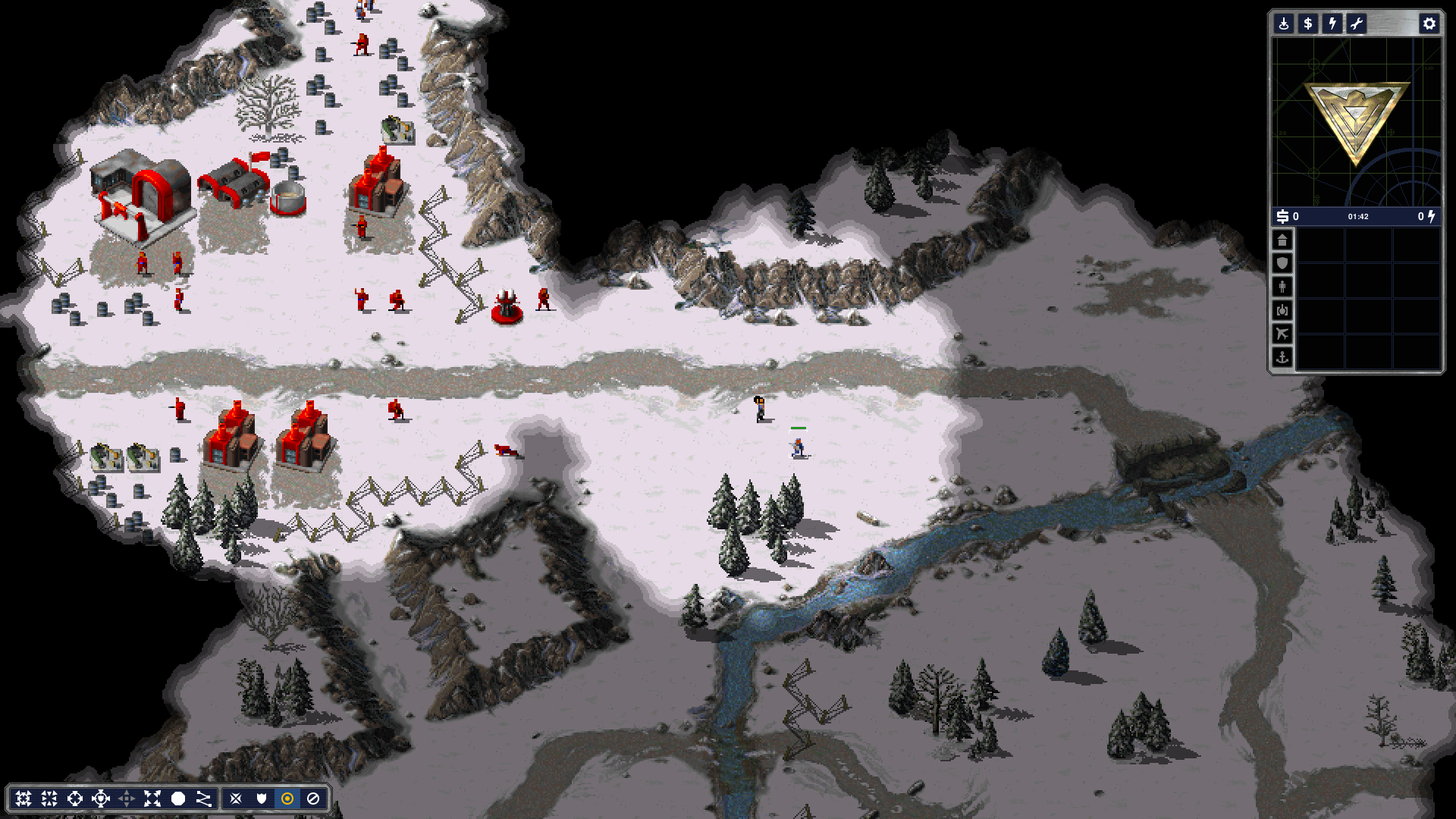The width and height of the screenshot is (1456, 819).
Task: Enable waypoint mode
Action: (x=203, y=798)
